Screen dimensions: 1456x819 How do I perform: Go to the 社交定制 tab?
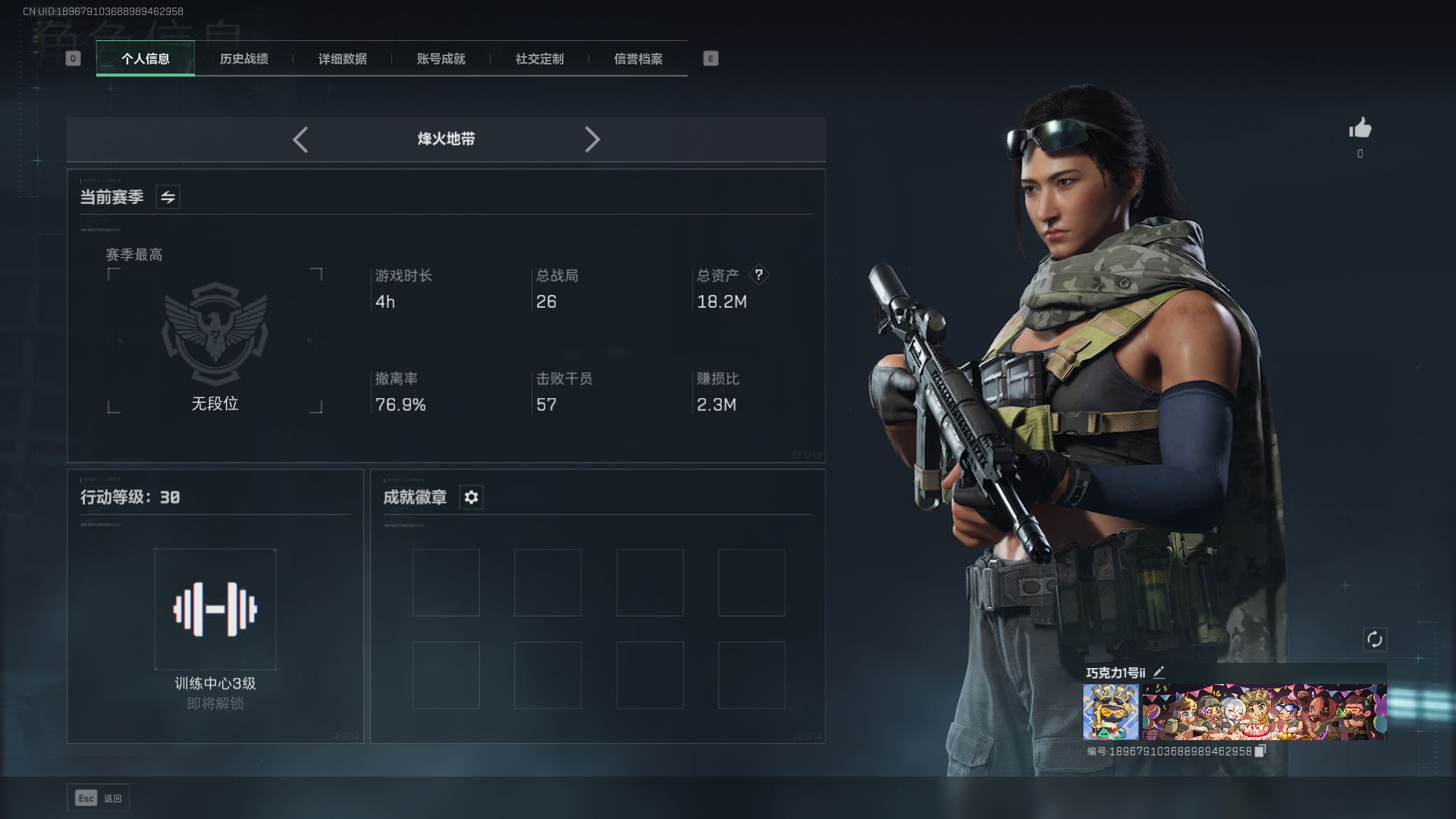tap(539, 59)
